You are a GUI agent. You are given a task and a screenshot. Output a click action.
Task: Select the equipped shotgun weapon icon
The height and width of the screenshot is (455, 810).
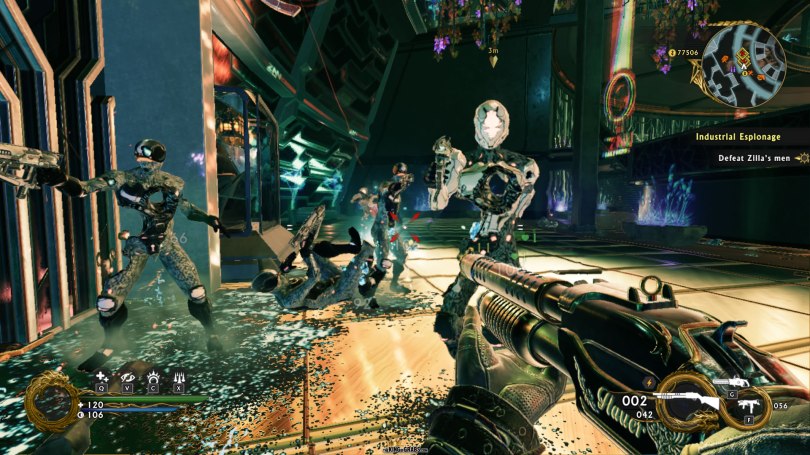[x=687, y=401]
